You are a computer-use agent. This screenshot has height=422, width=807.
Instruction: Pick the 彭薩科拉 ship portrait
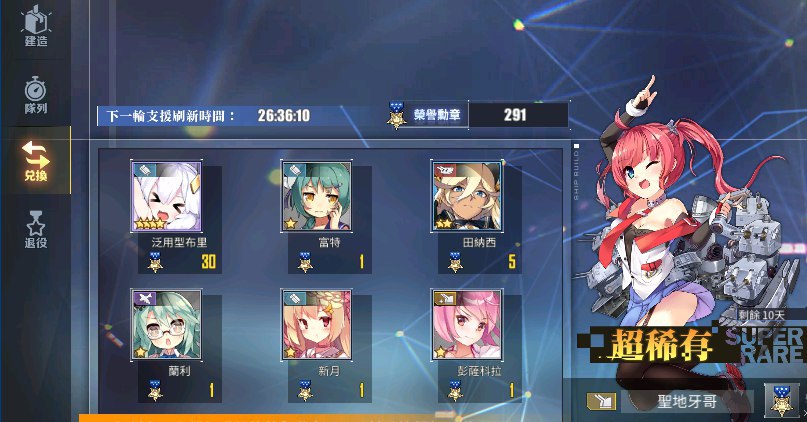pyautogui.click(x=466, y=325)
